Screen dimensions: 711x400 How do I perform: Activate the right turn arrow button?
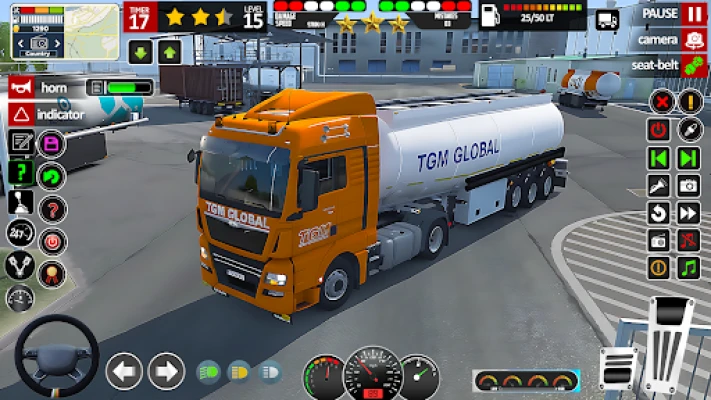166,372
